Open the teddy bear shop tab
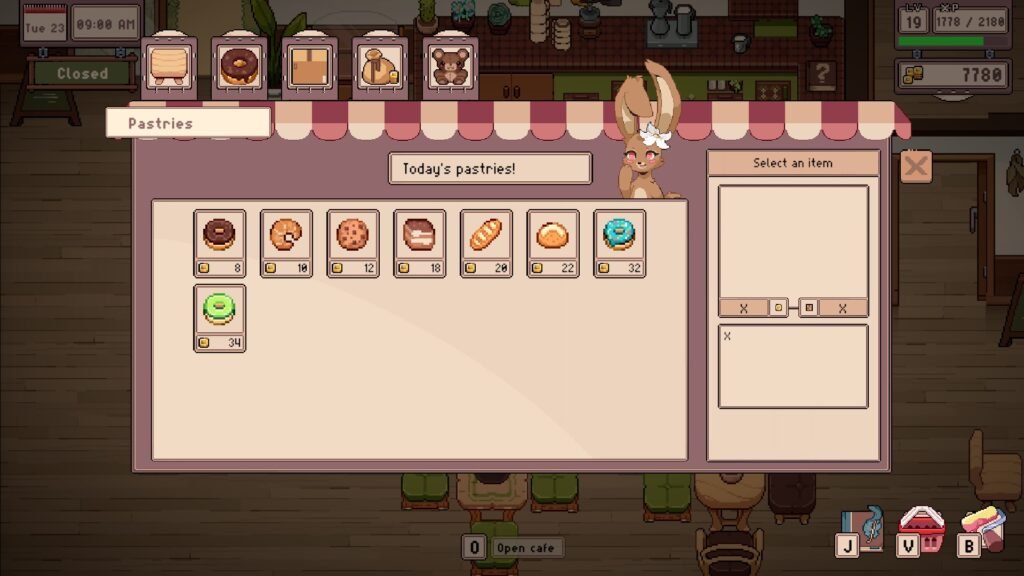This screenshot has height=576, width=1024. point(450,66)
